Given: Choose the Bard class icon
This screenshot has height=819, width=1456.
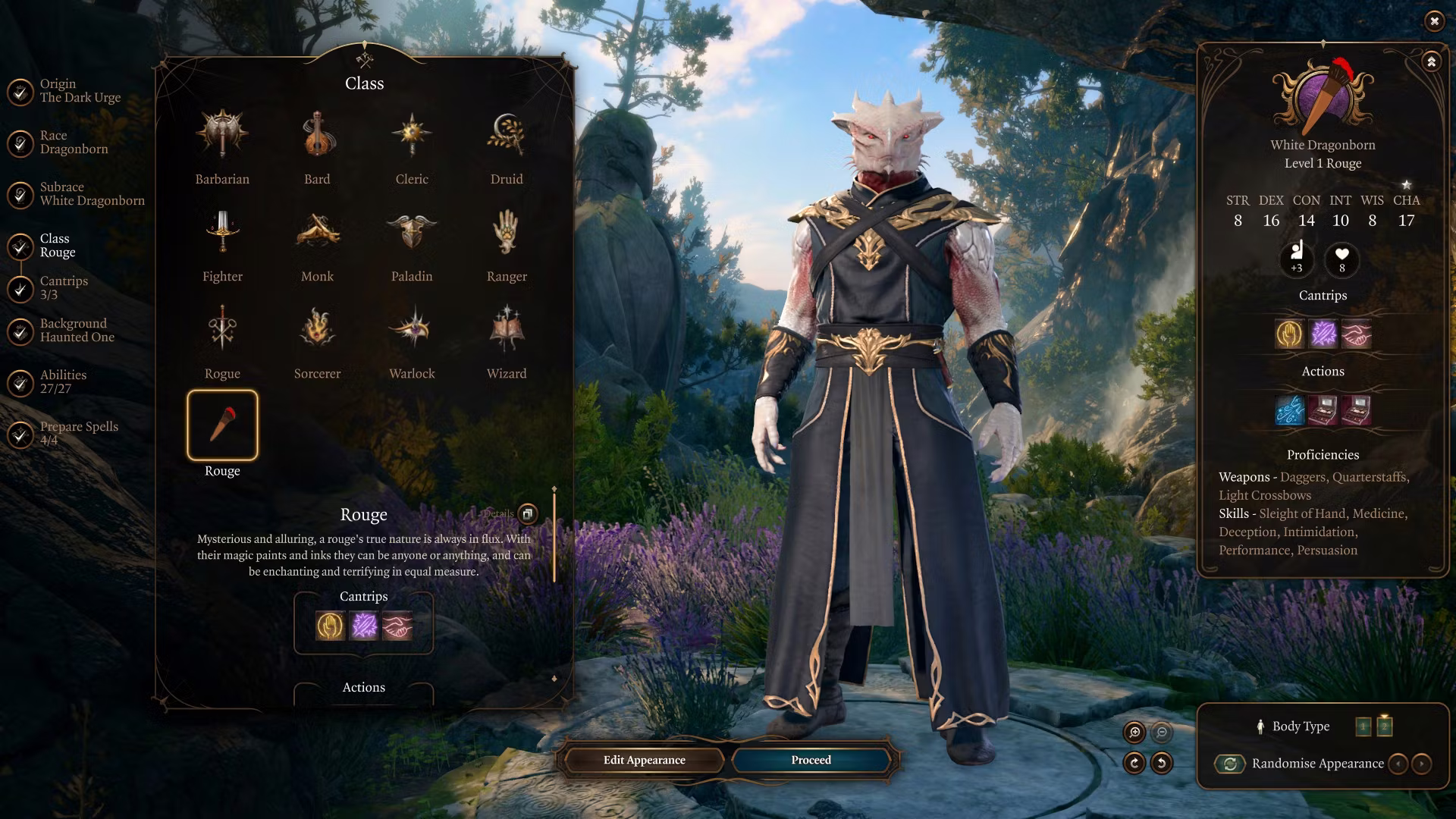Looking at the screenshot, I should coord(317,135).
